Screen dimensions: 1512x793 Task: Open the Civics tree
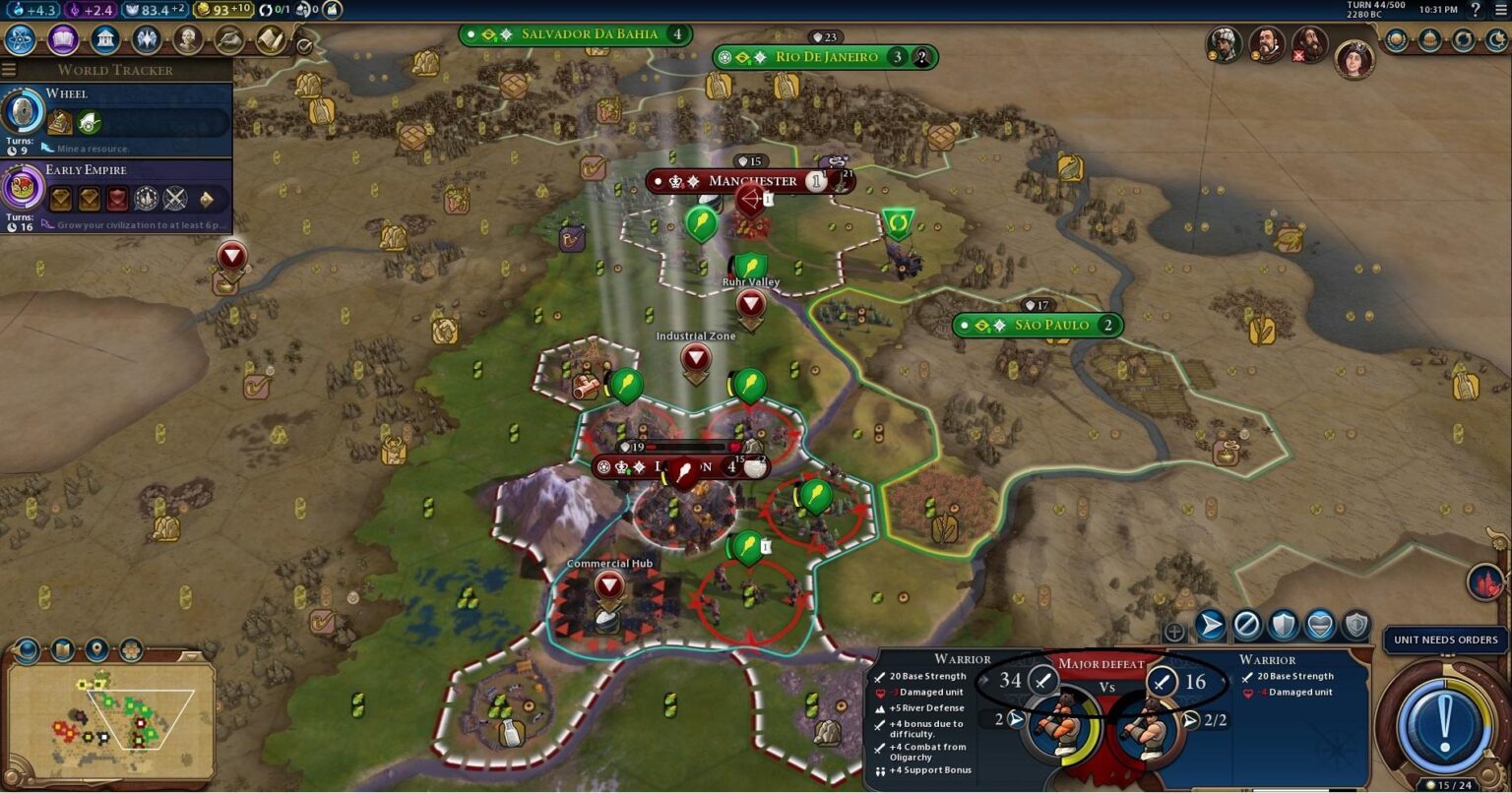(x=61, y=40)
